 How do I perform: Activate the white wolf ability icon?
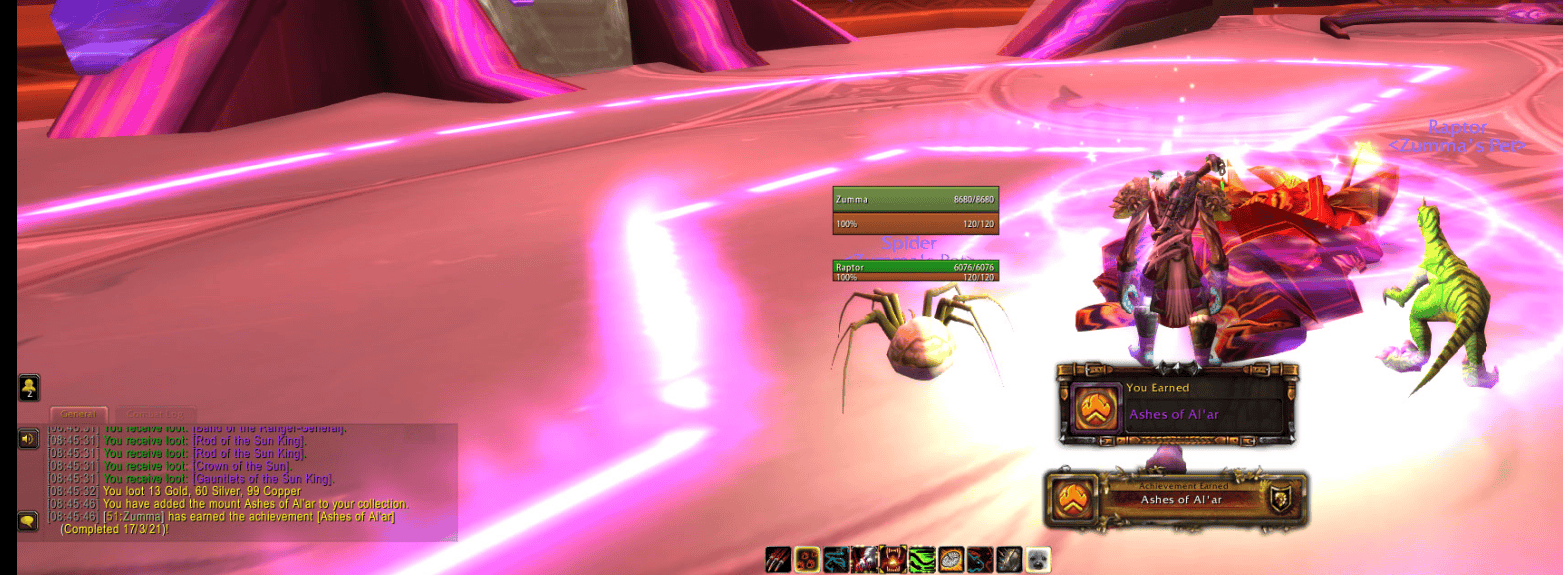point(864,560)
